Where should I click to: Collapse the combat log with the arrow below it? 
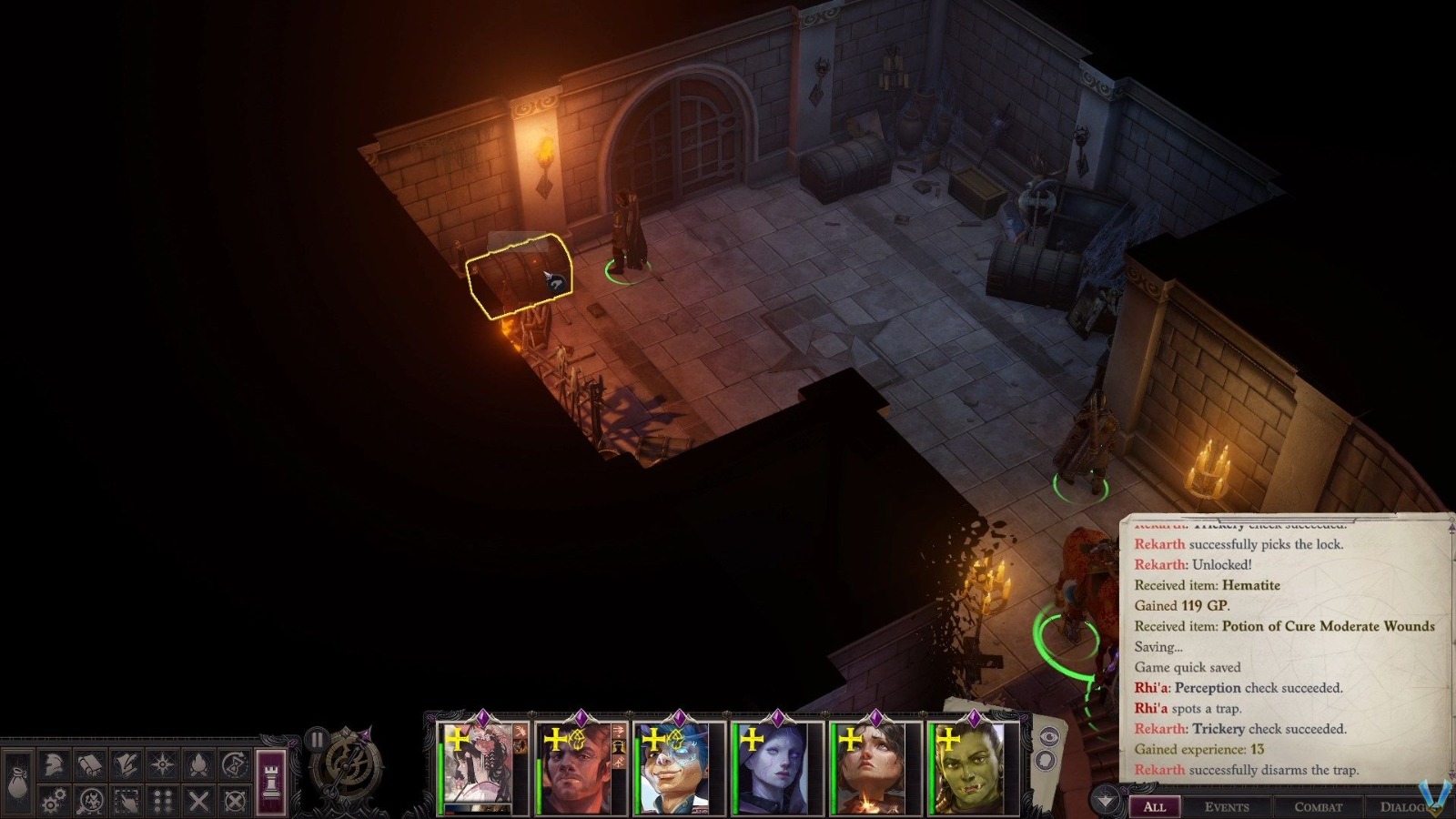pyautogui.click(x=1104, y=797)
